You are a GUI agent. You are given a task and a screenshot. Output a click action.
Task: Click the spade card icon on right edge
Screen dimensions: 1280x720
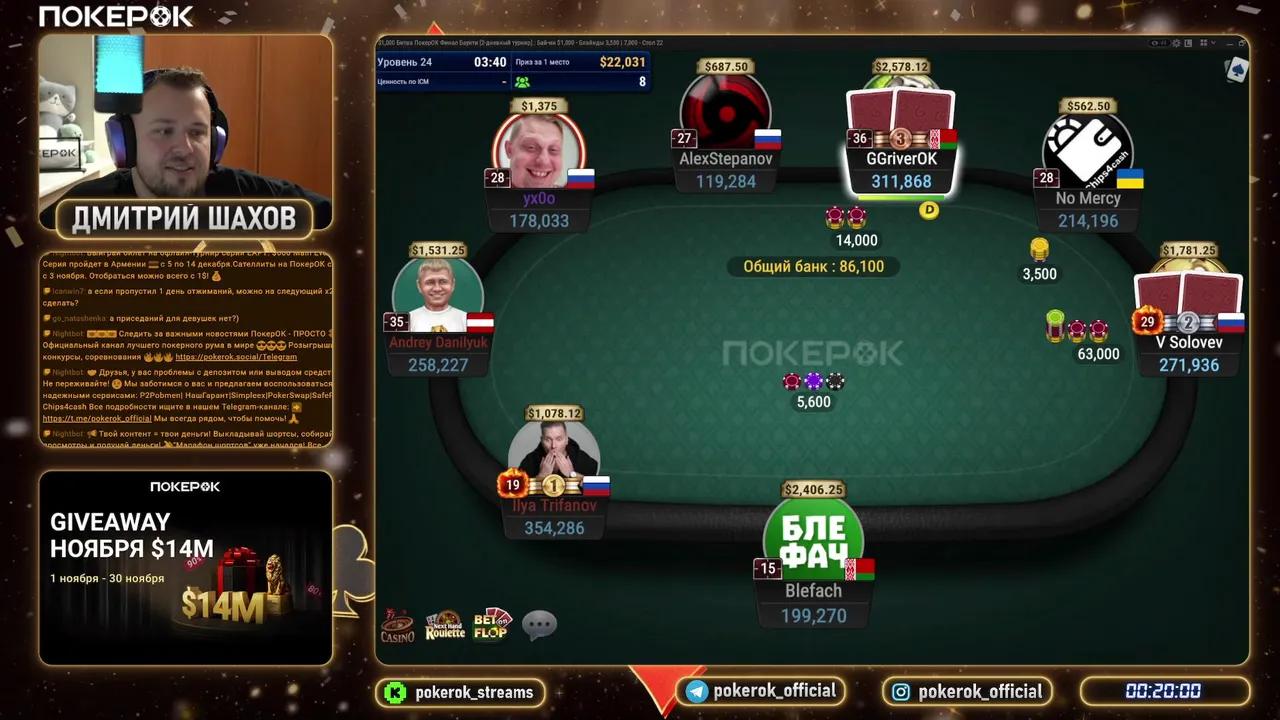pos(1238,70)
